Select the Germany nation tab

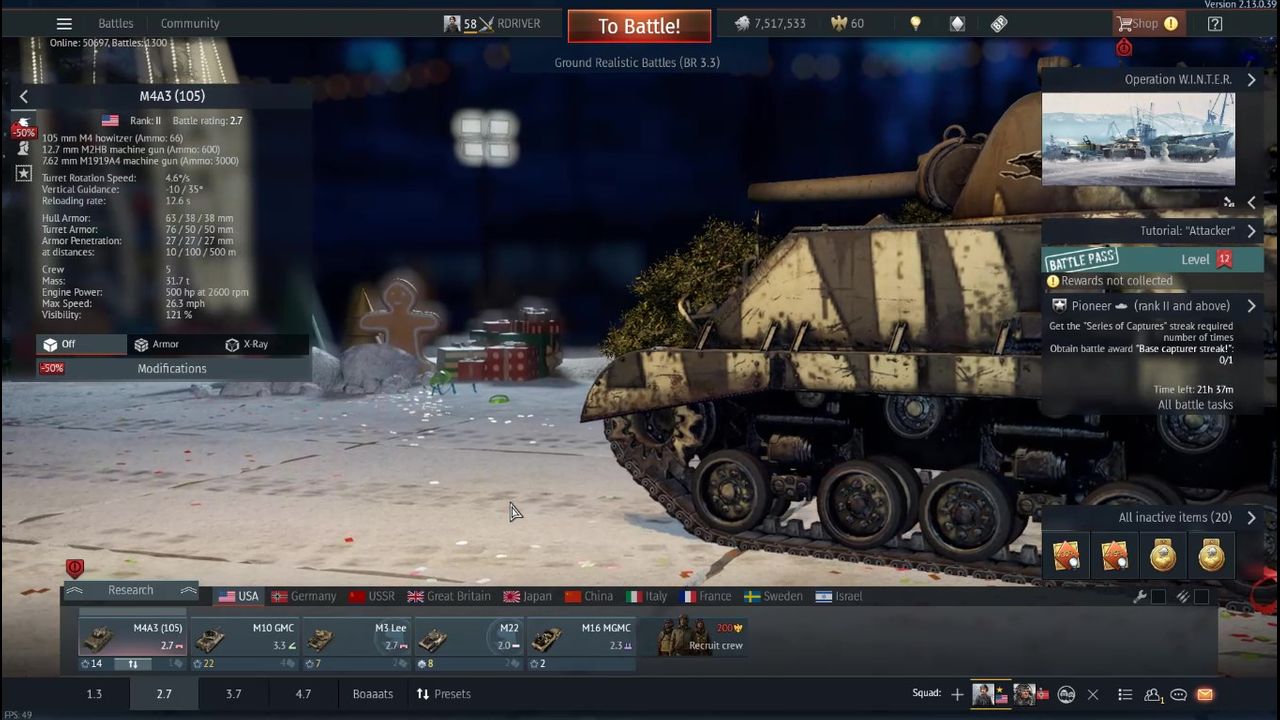(x=304, y=596)
